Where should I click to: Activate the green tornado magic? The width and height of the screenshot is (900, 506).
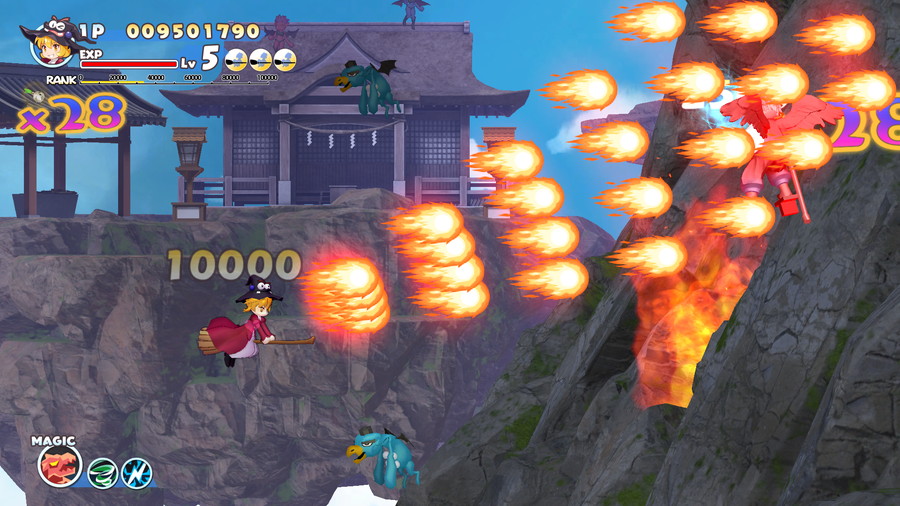click(103, 473)
